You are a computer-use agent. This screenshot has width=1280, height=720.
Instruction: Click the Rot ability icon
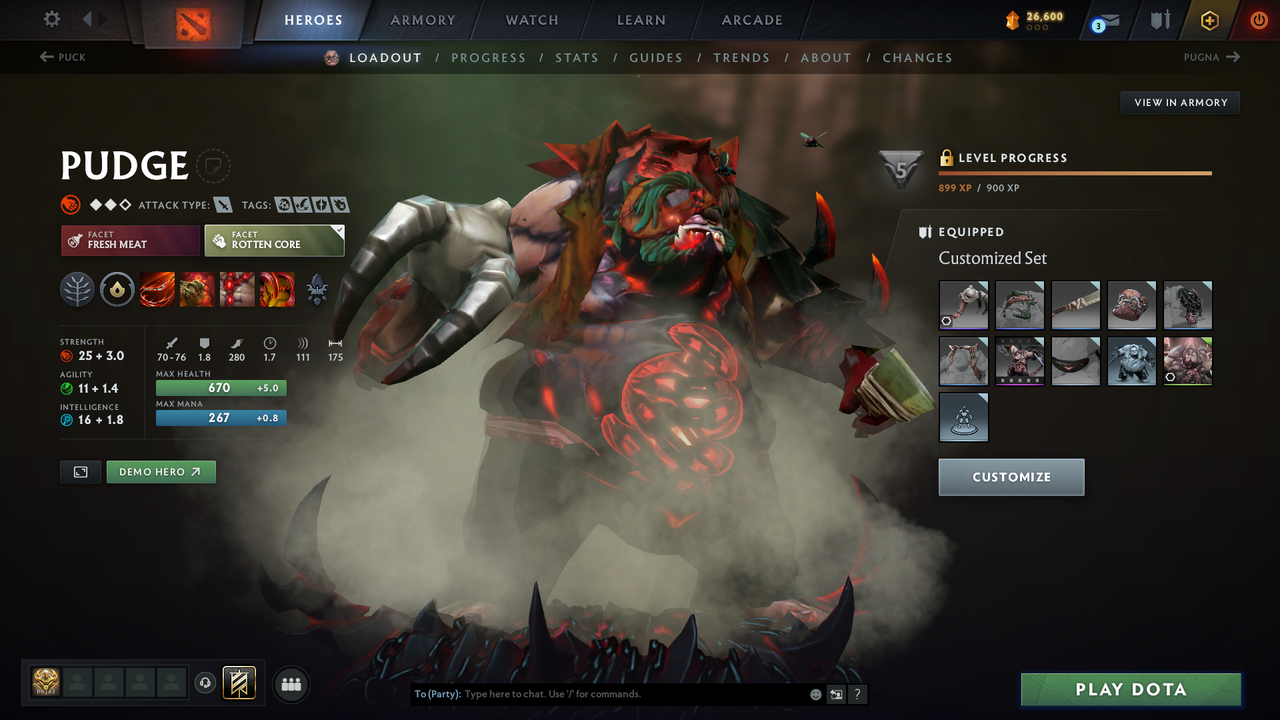tap(197, 290)
